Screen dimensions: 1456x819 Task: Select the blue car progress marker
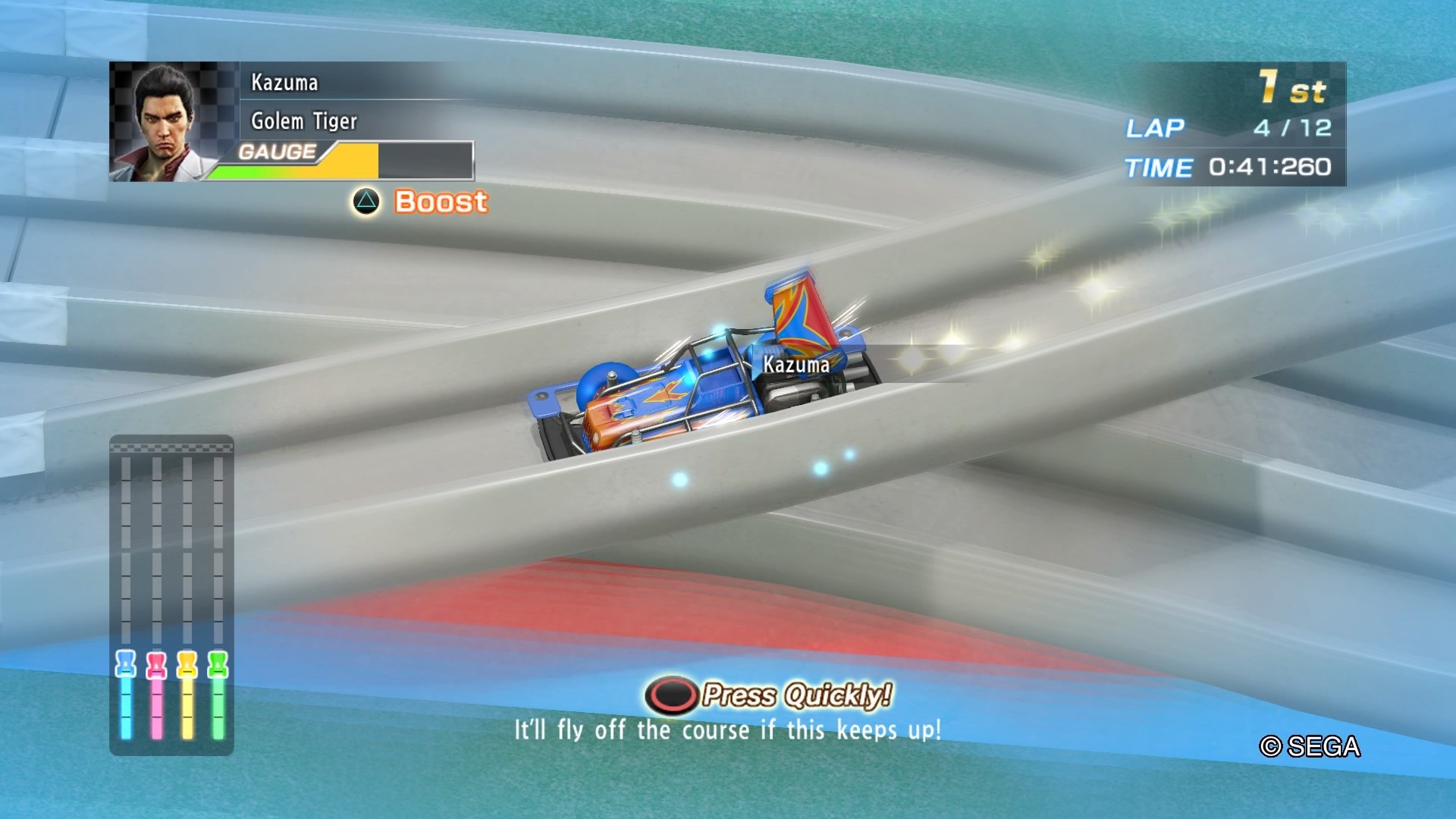tap(126, 664)
